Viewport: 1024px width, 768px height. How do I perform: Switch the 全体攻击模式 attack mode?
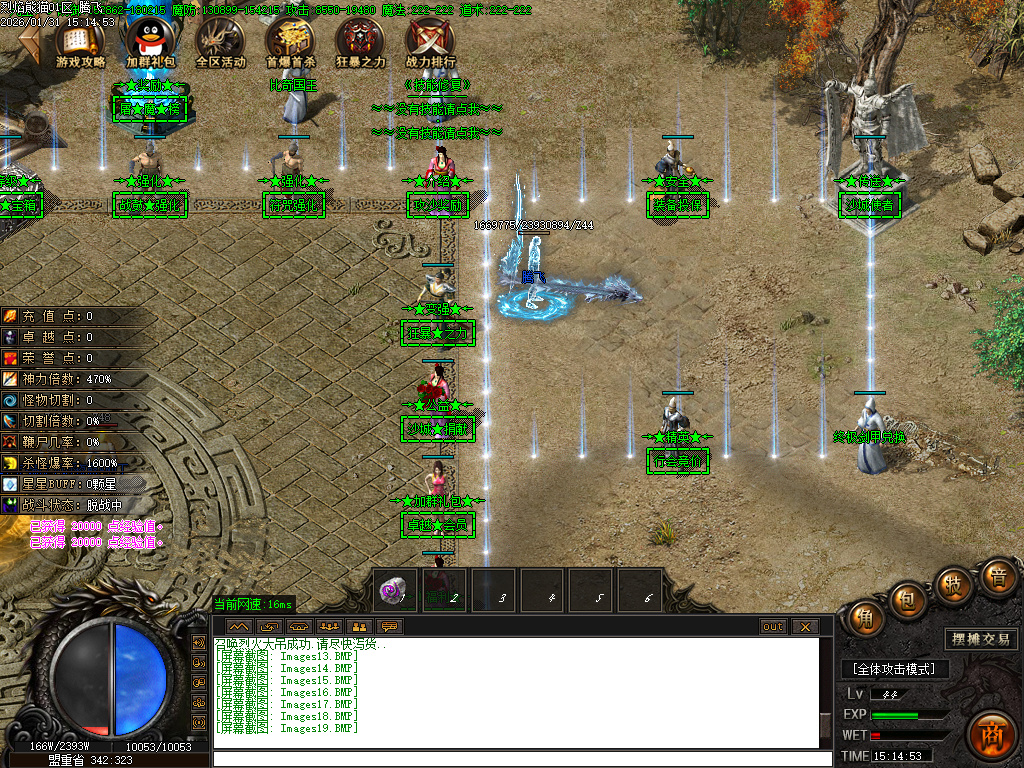point(895,669)
